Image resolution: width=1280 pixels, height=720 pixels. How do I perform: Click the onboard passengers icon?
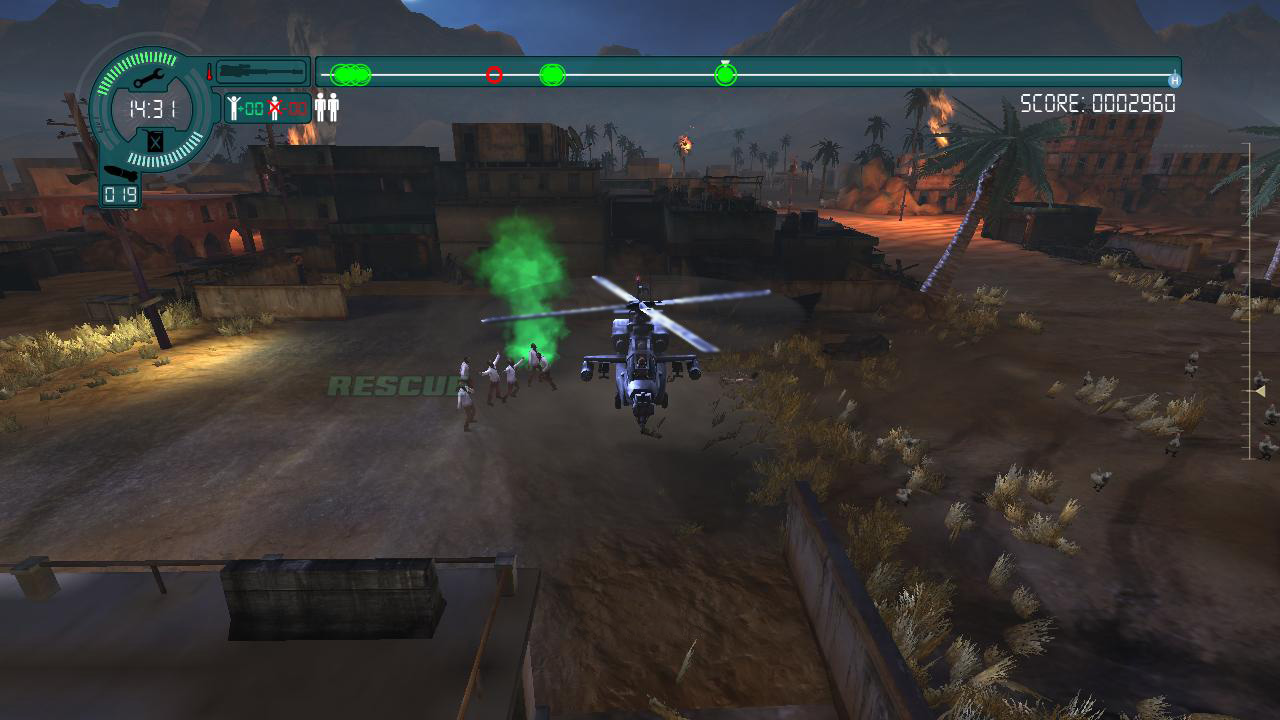click(327, 107)
